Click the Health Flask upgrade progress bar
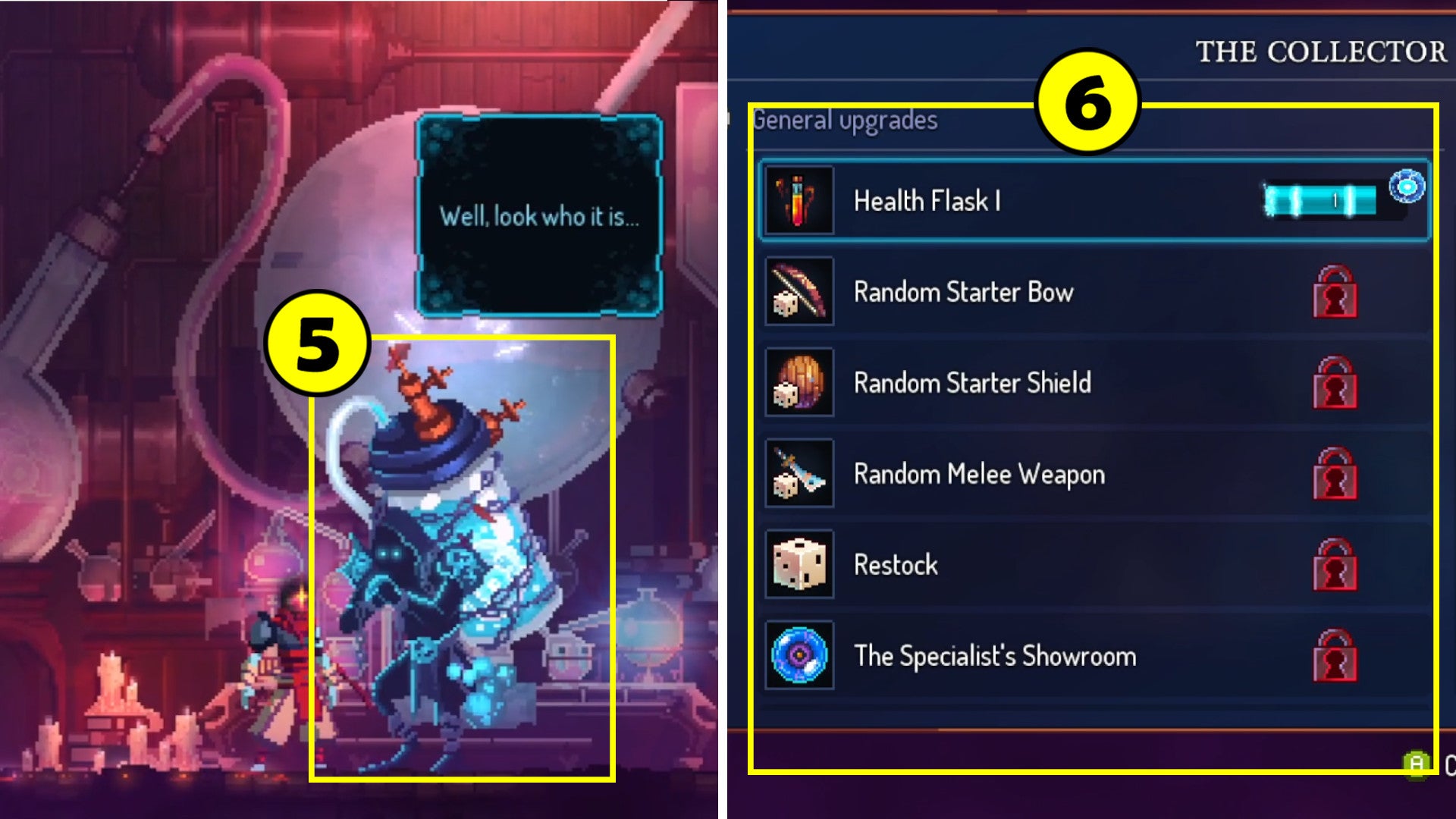1456x819 pixels. point(1319,199)
